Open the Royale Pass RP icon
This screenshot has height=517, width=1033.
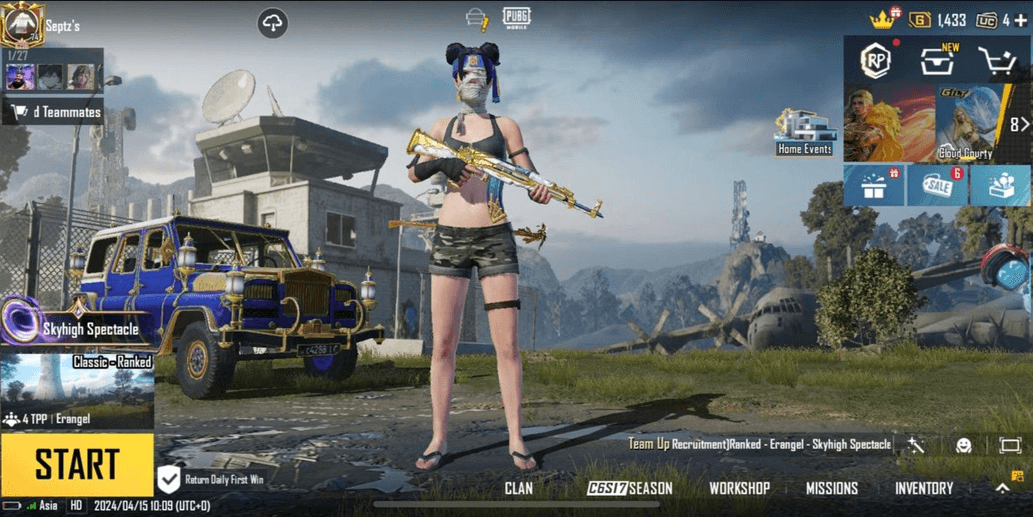point(876,62)
